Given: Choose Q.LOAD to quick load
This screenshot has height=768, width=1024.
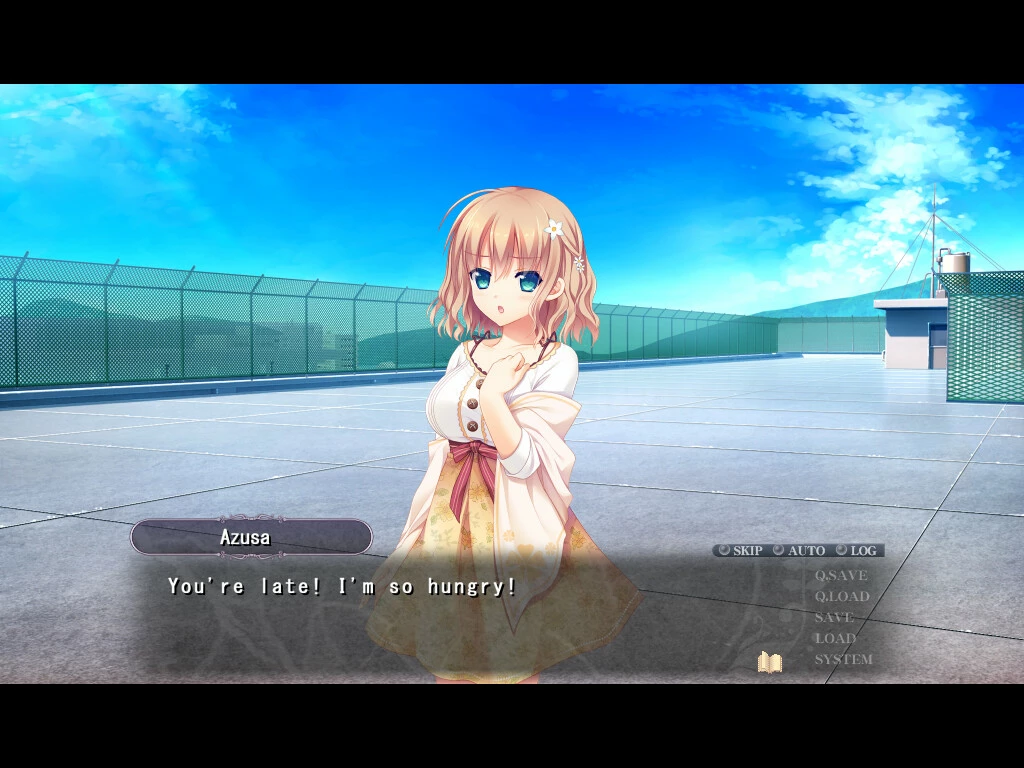Looking at the screenshot, I should pos(842,597).
